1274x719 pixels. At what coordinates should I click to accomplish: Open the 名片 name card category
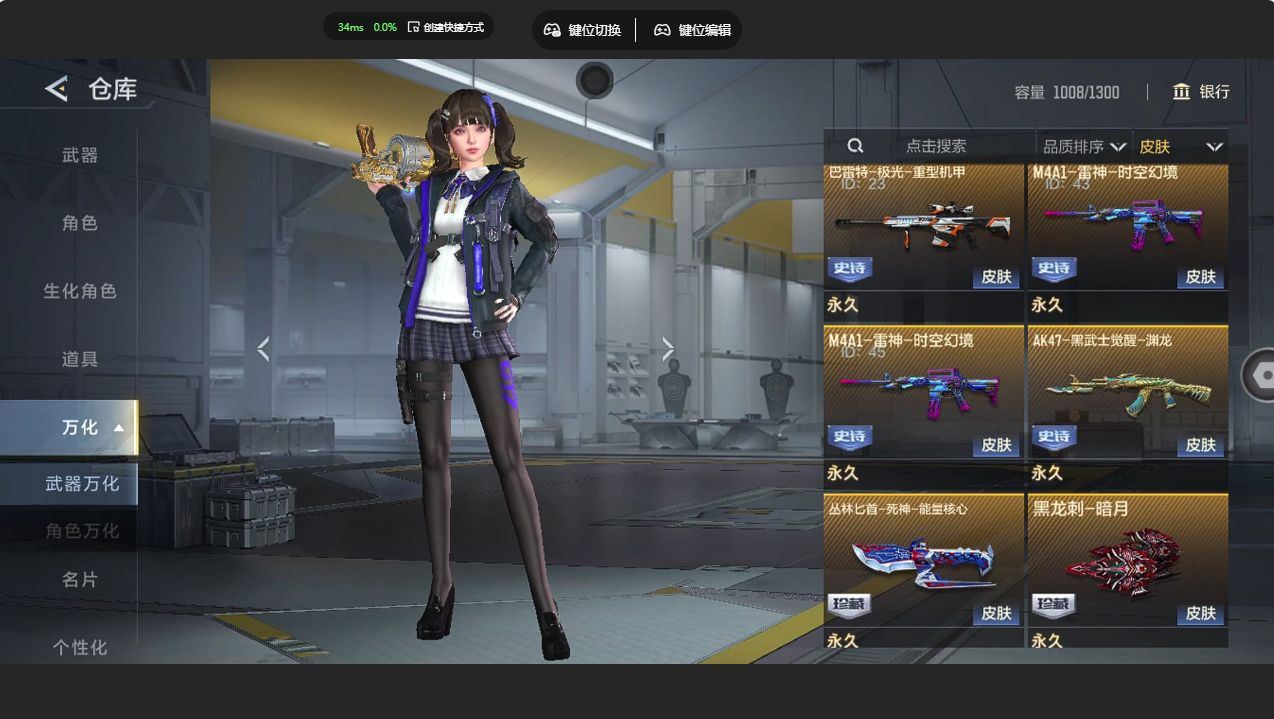(80, 579)
